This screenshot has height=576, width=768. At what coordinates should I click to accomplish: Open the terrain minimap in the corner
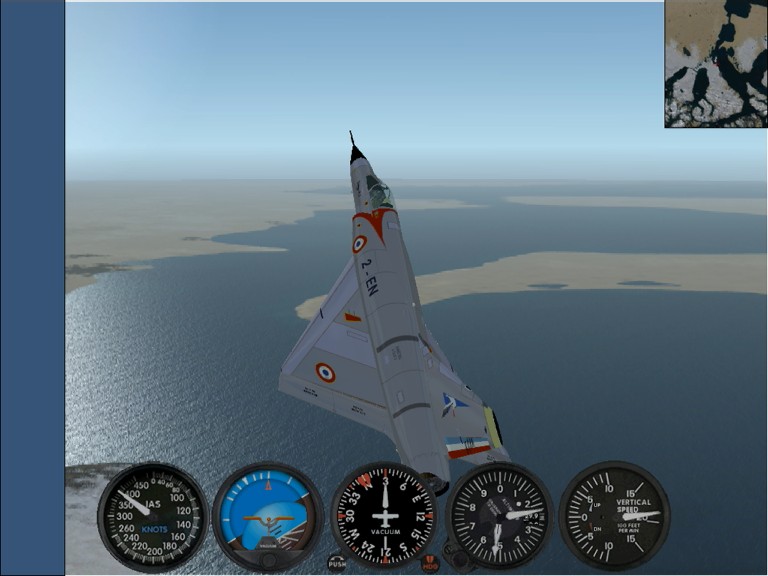715,64
